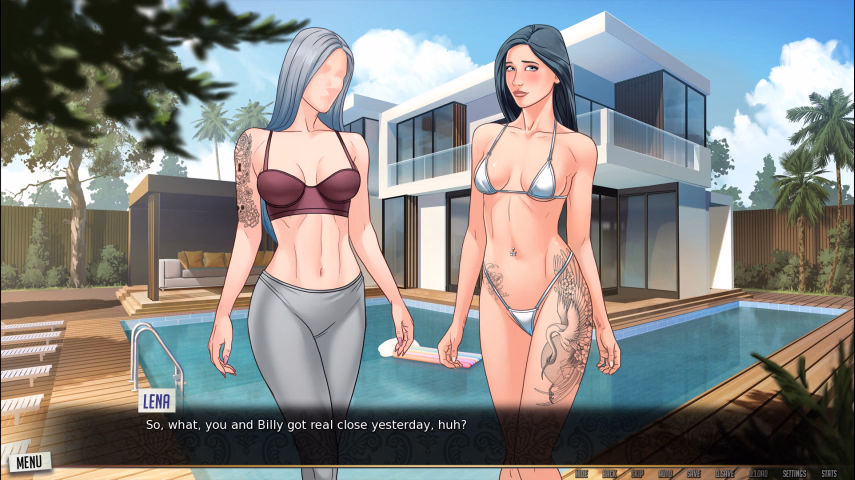Quick load with Q.Load
Viewport: 855px width, 480px height.
(x=759, y=473)
